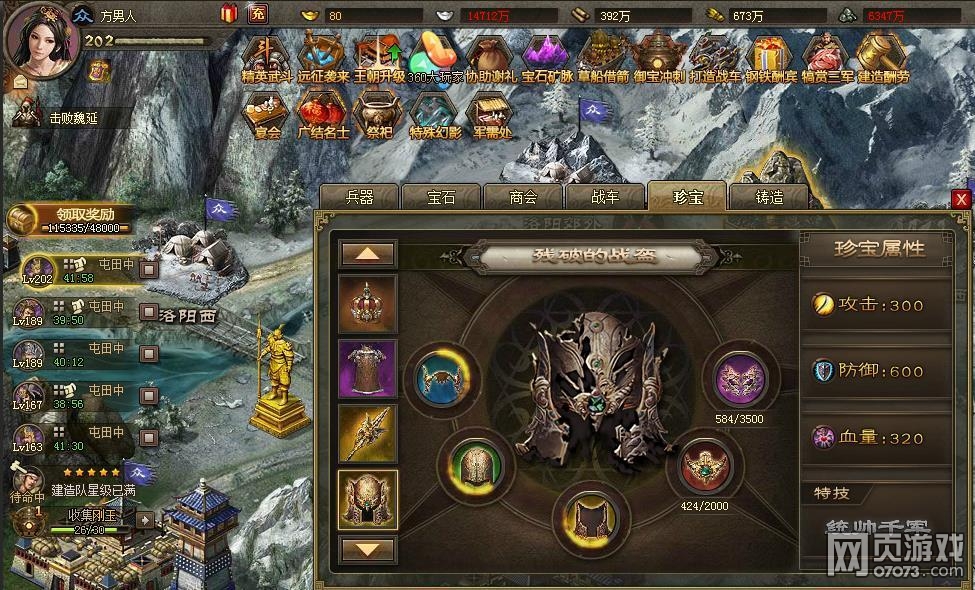Screen dimensions: 975x590
Task: Open the 铸造 tab
Action: (x=768, y=197)
